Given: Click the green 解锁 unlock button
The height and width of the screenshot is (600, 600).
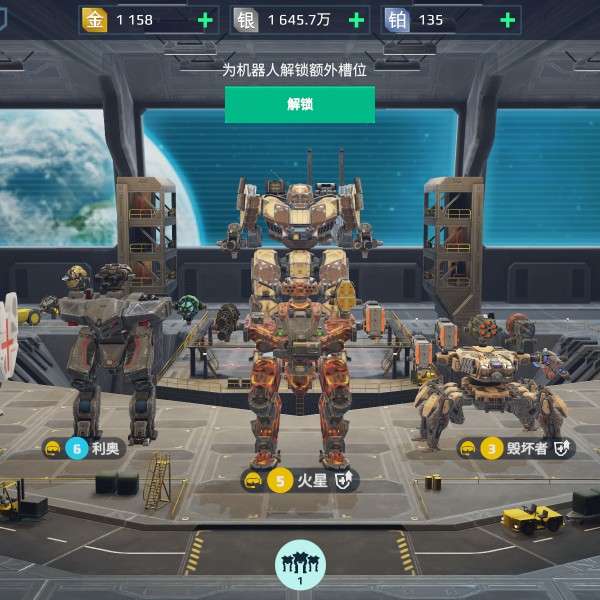Looking at the screenshot, I should click(x=299, y=104).
